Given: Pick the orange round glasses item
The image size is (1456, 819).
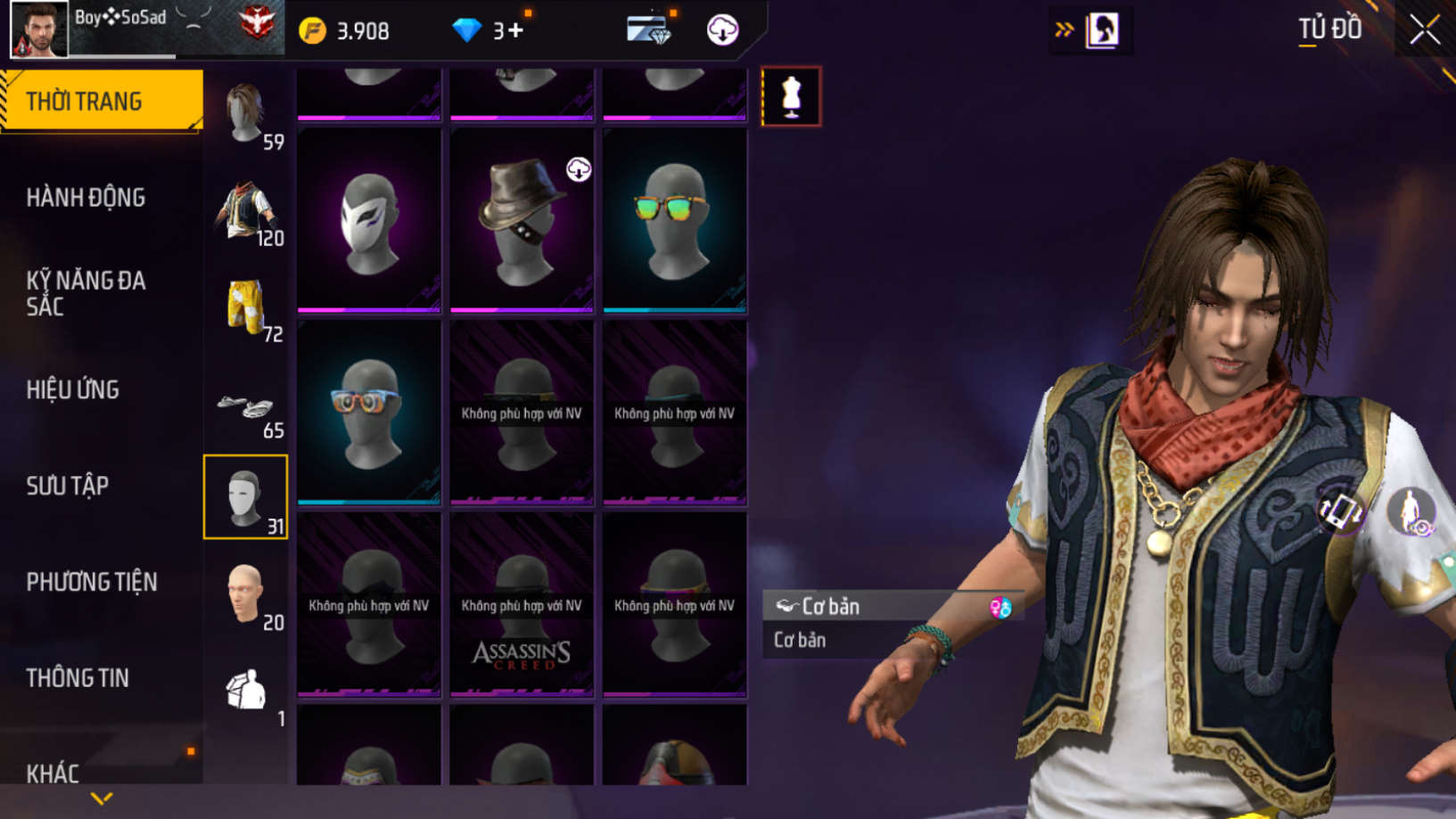Looking at the screenshot, I should pyautogui.click(x=369, y=413).
